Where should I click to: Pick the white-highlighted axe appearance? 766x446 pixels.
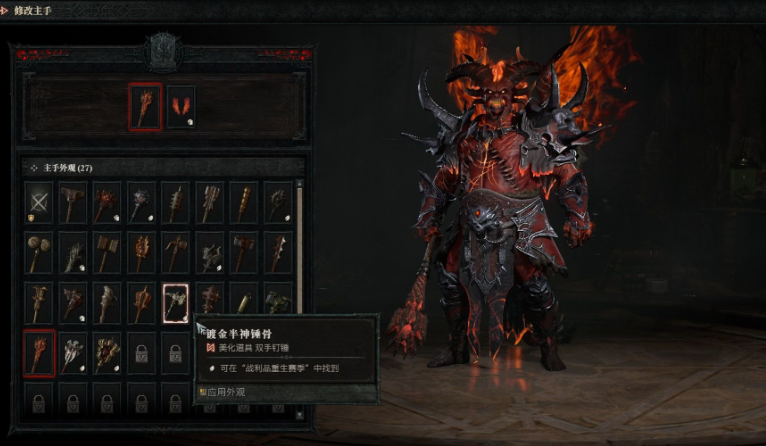176,301
